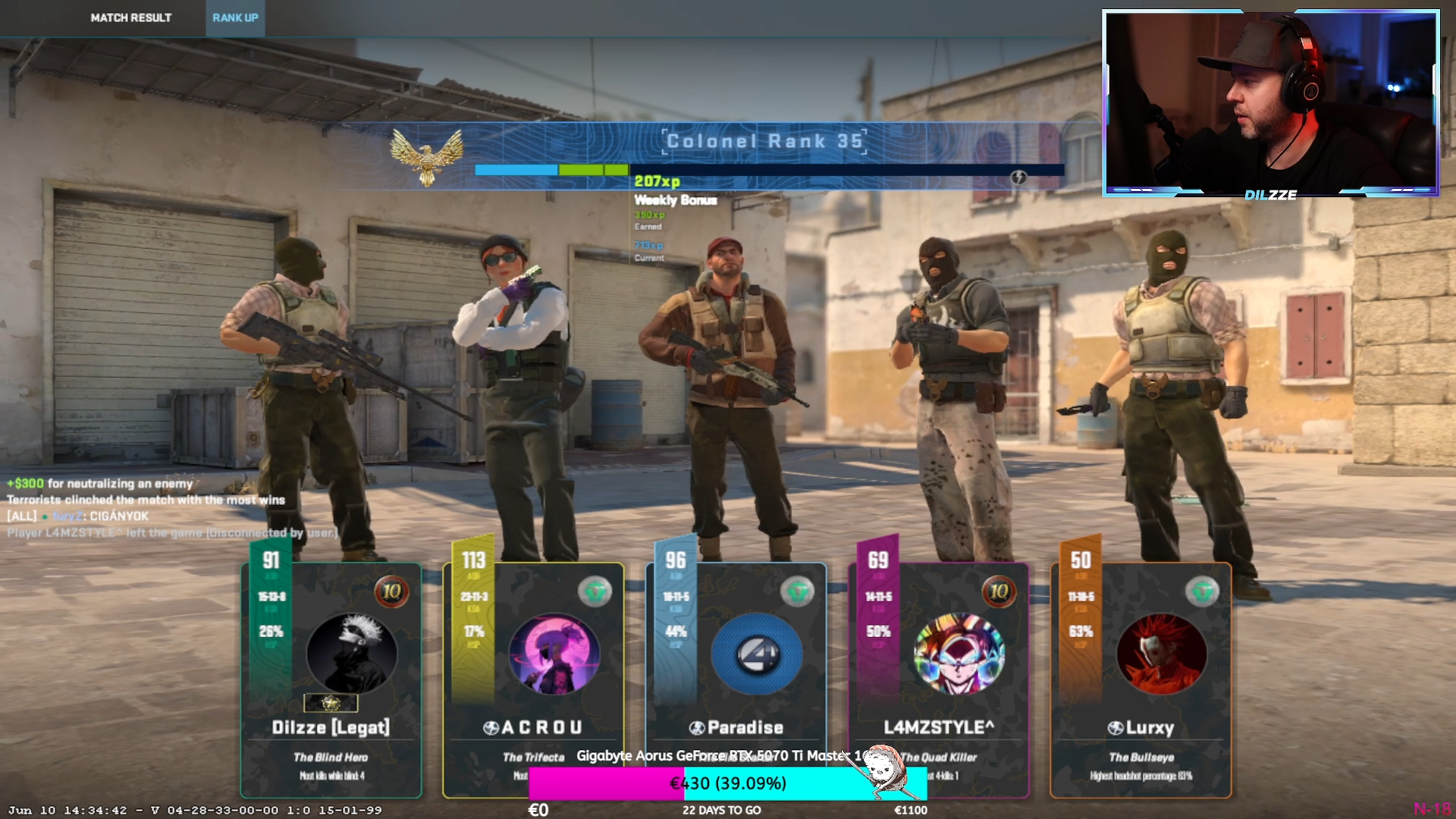Click Lurxy's red-haired avatar
This screenshot has height=819, width=1456.
[x=1161, y=653]
